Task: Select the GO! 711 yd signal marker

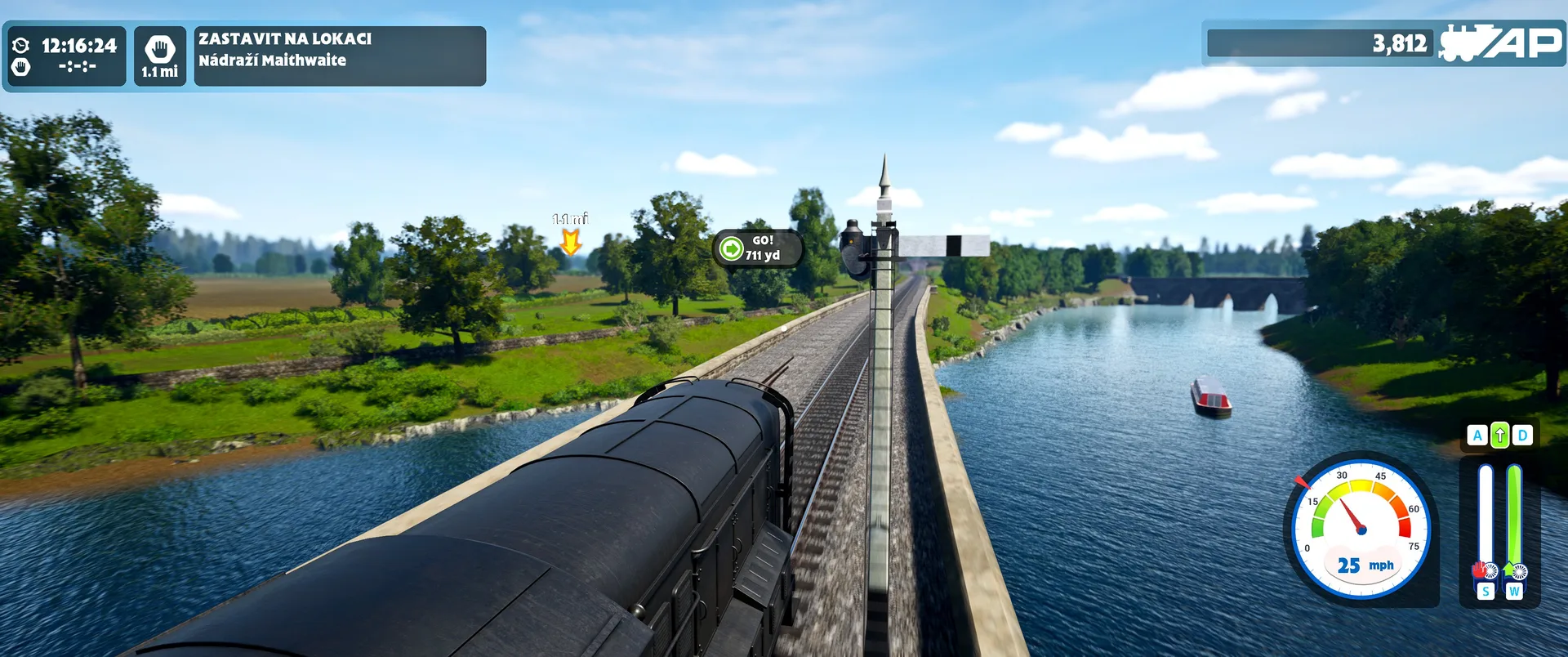Action: point(757,248)
